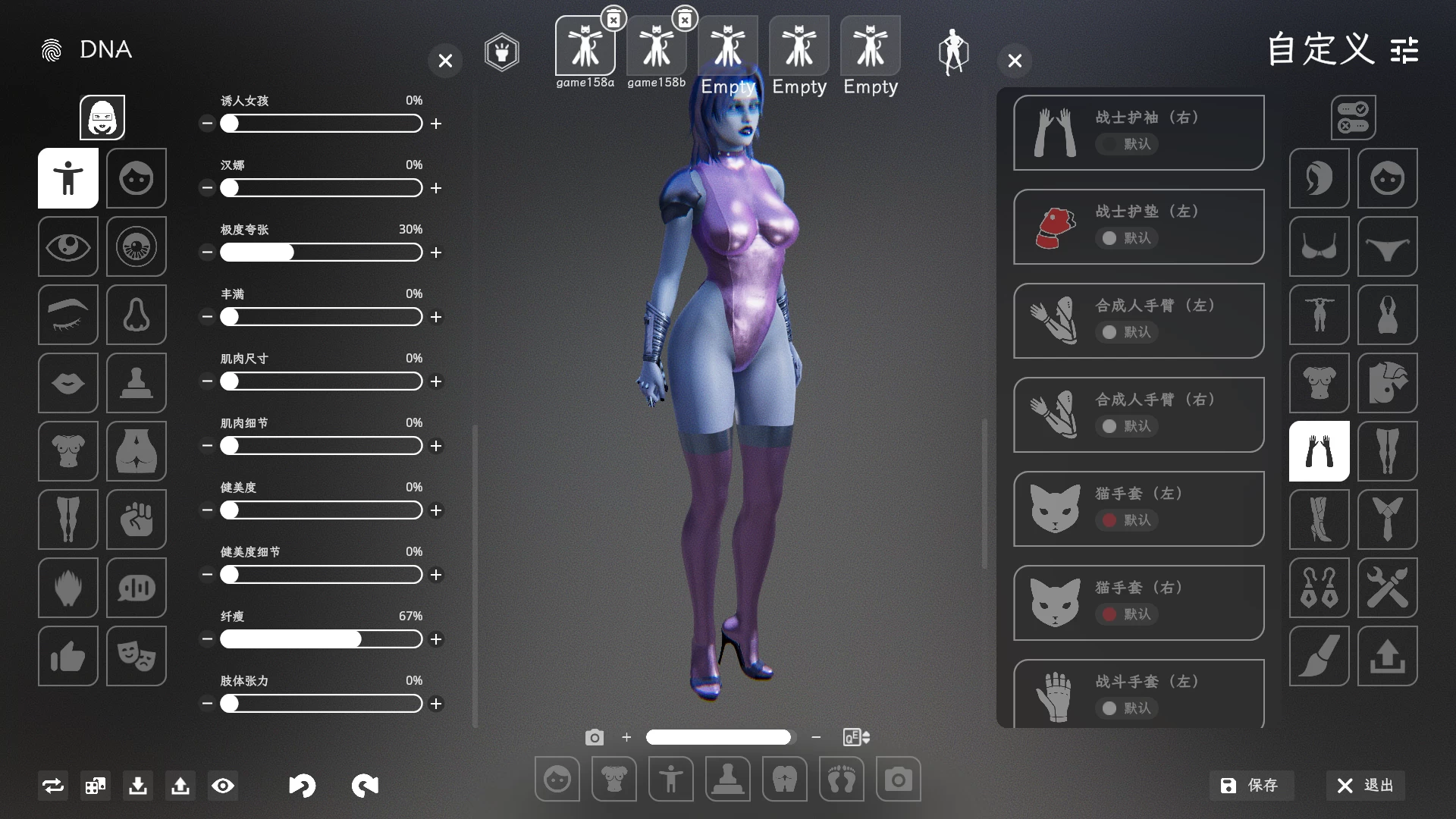The width and height of the screenshot is (1456, 819).
Task: Select the 战士护垫 (左) red armor item
Action: pyautogui.click(x=1138, y=227)
